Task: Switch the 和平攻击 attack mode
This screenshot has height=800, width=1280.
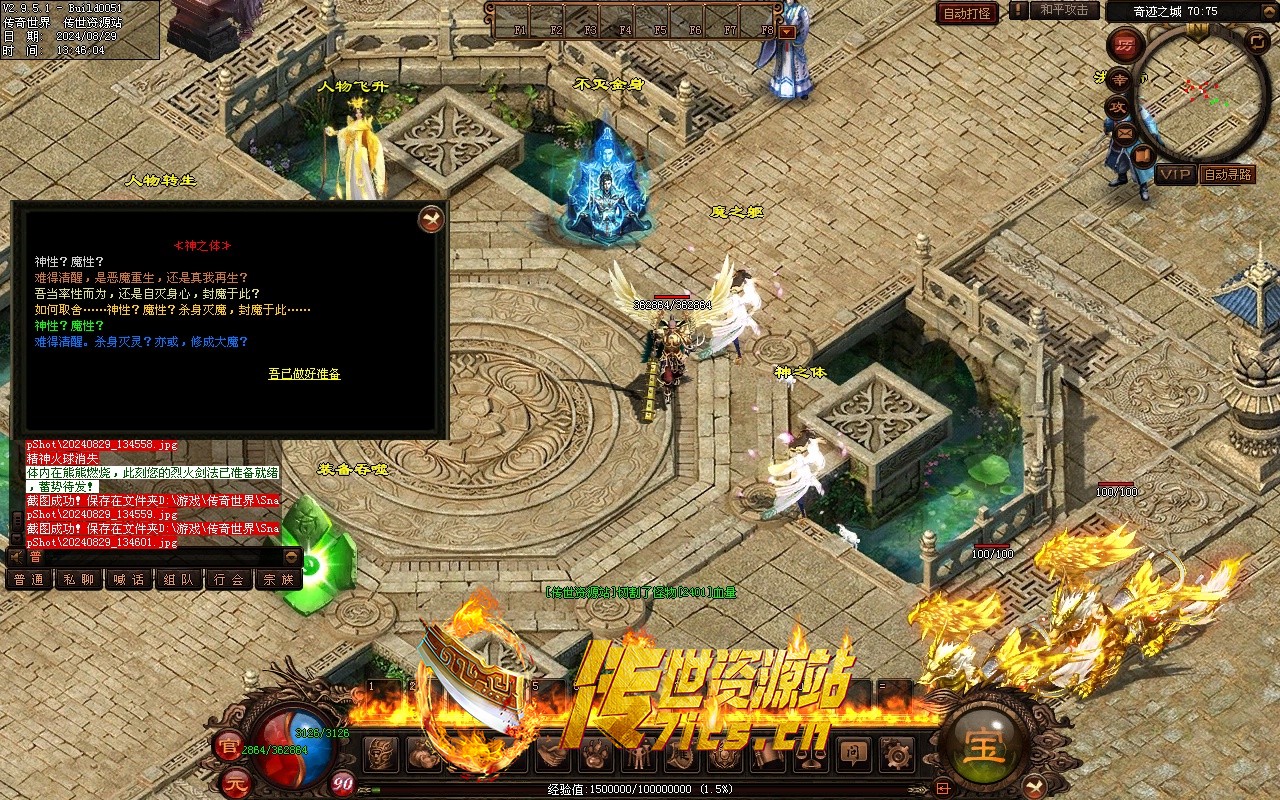Action: [1063, 10]
